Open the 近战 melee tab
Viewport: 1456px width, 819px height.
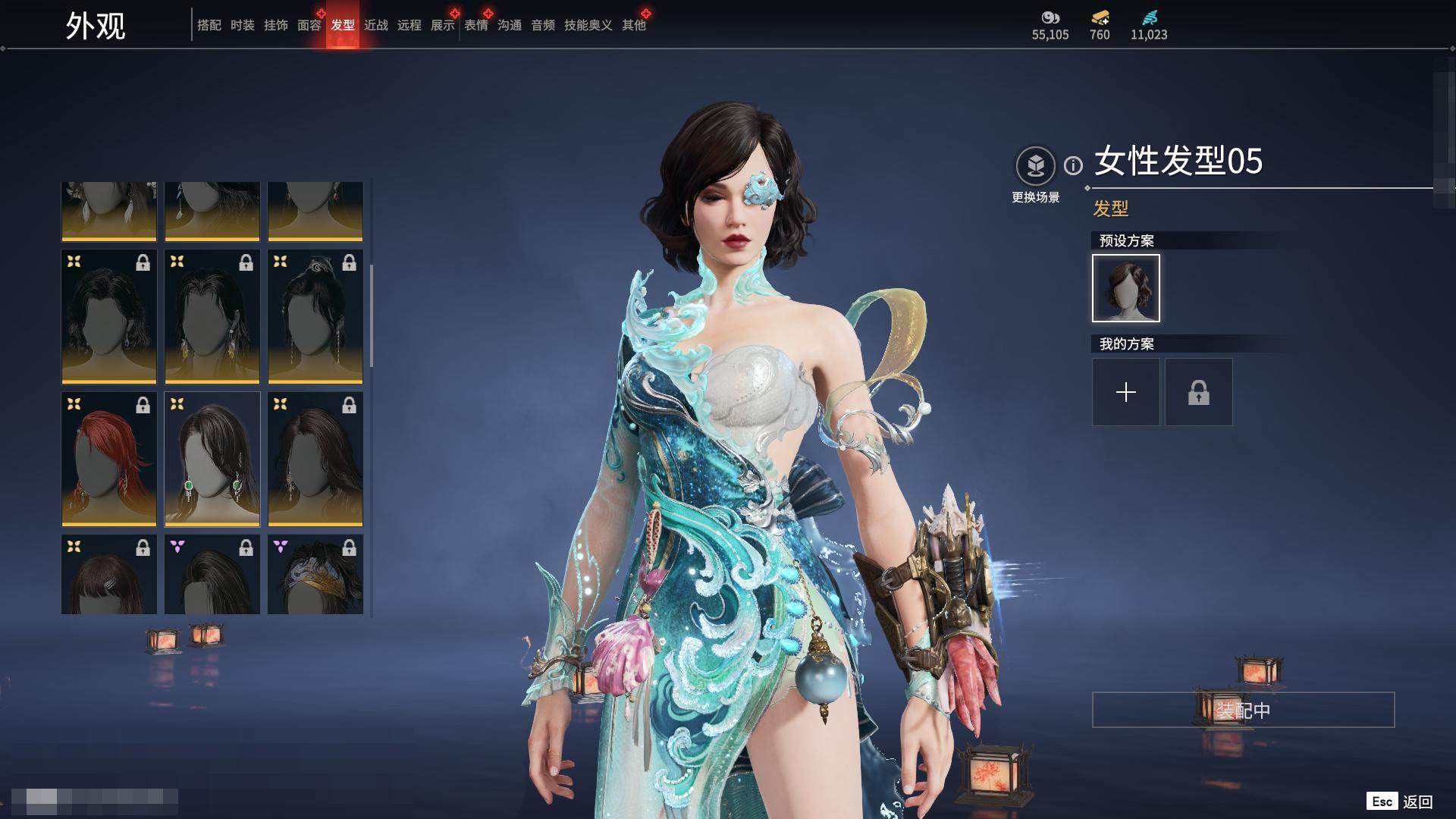click(x=375, y=25)
